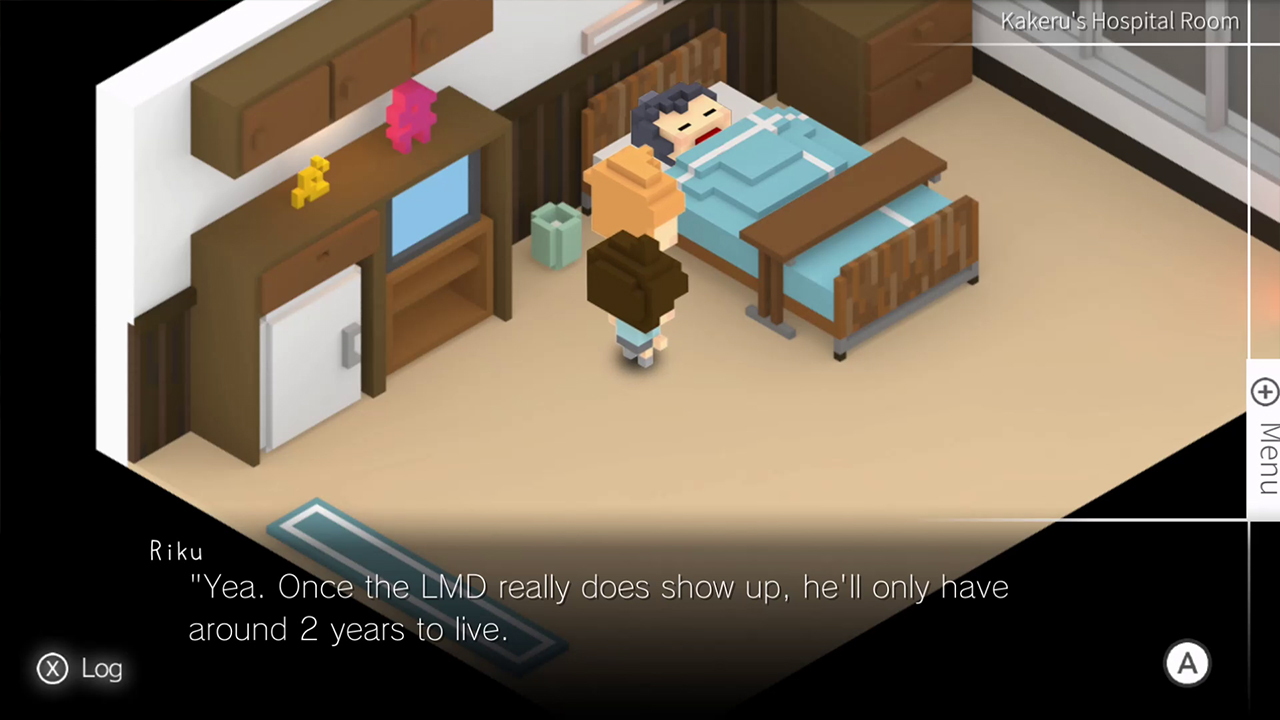Click Riku's name above the dialogue
1280x720 pixels.
click(176, 550)
